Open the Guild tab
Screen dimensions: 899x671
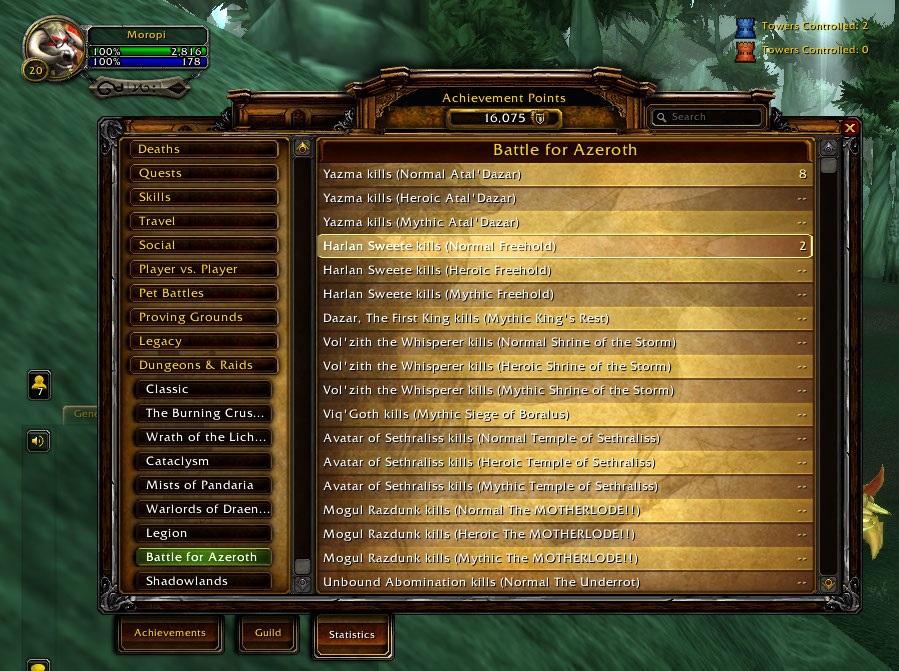[x=268, y=633]
